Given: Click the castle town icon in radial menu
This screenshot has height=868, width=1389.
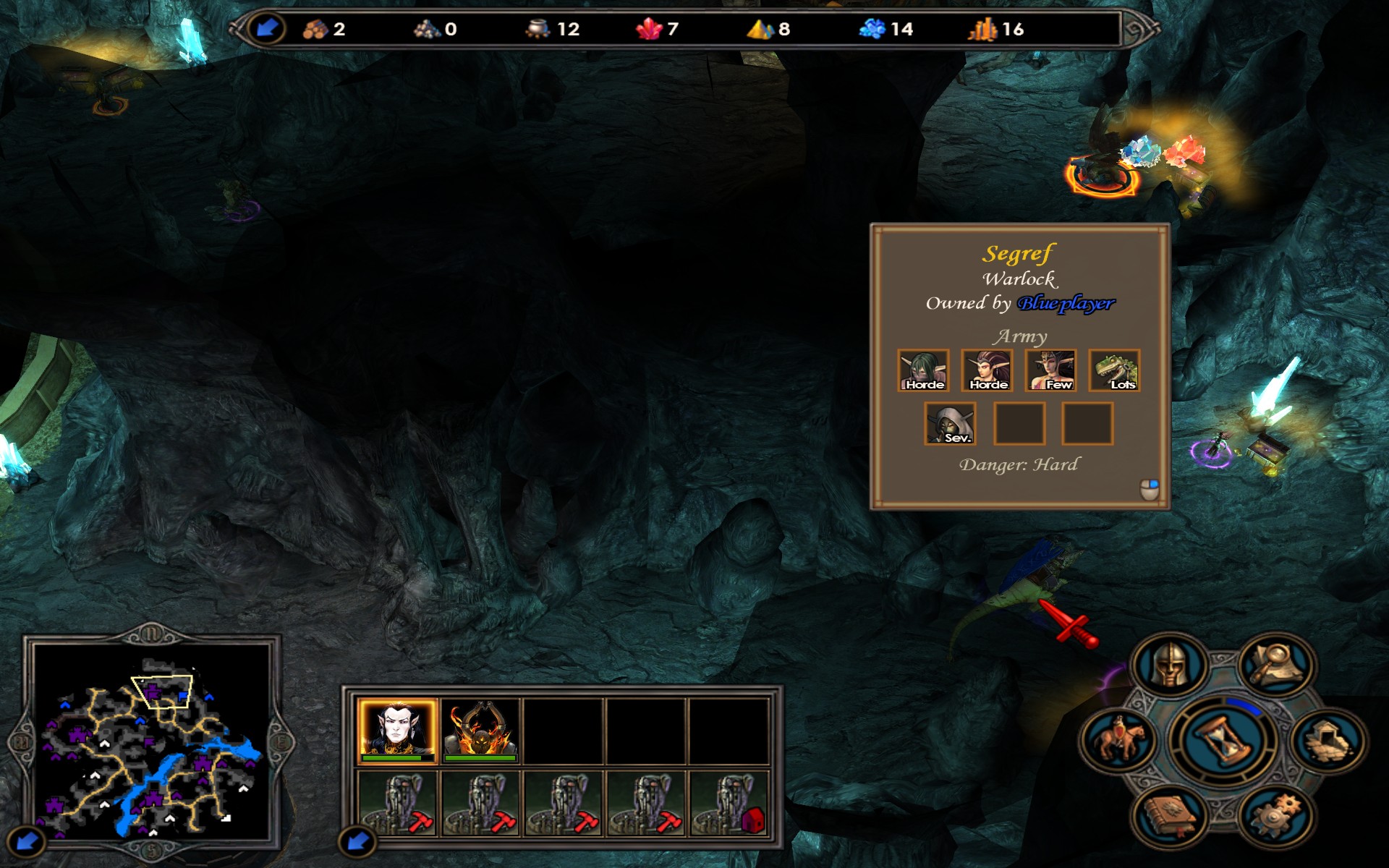Looking at the screenshot, I should click(x=1328, y=741).
